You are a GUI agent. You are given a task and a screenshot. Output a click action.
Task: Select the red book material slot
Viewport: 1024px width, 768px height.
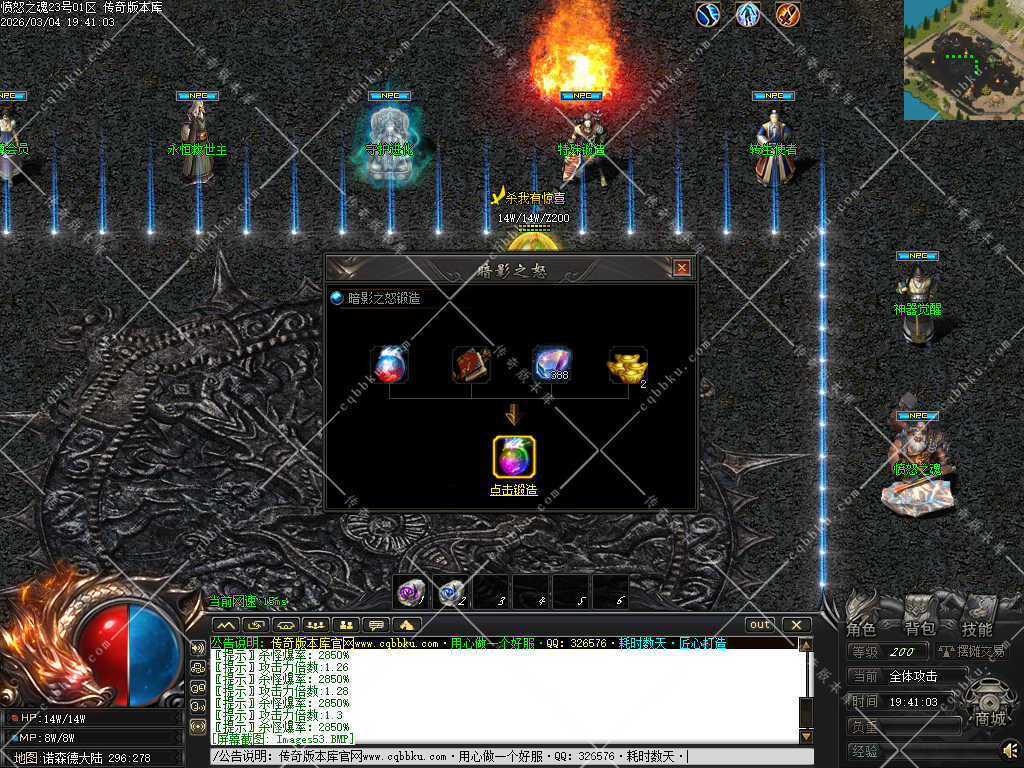pyautogui.click(x=470, y=365)
